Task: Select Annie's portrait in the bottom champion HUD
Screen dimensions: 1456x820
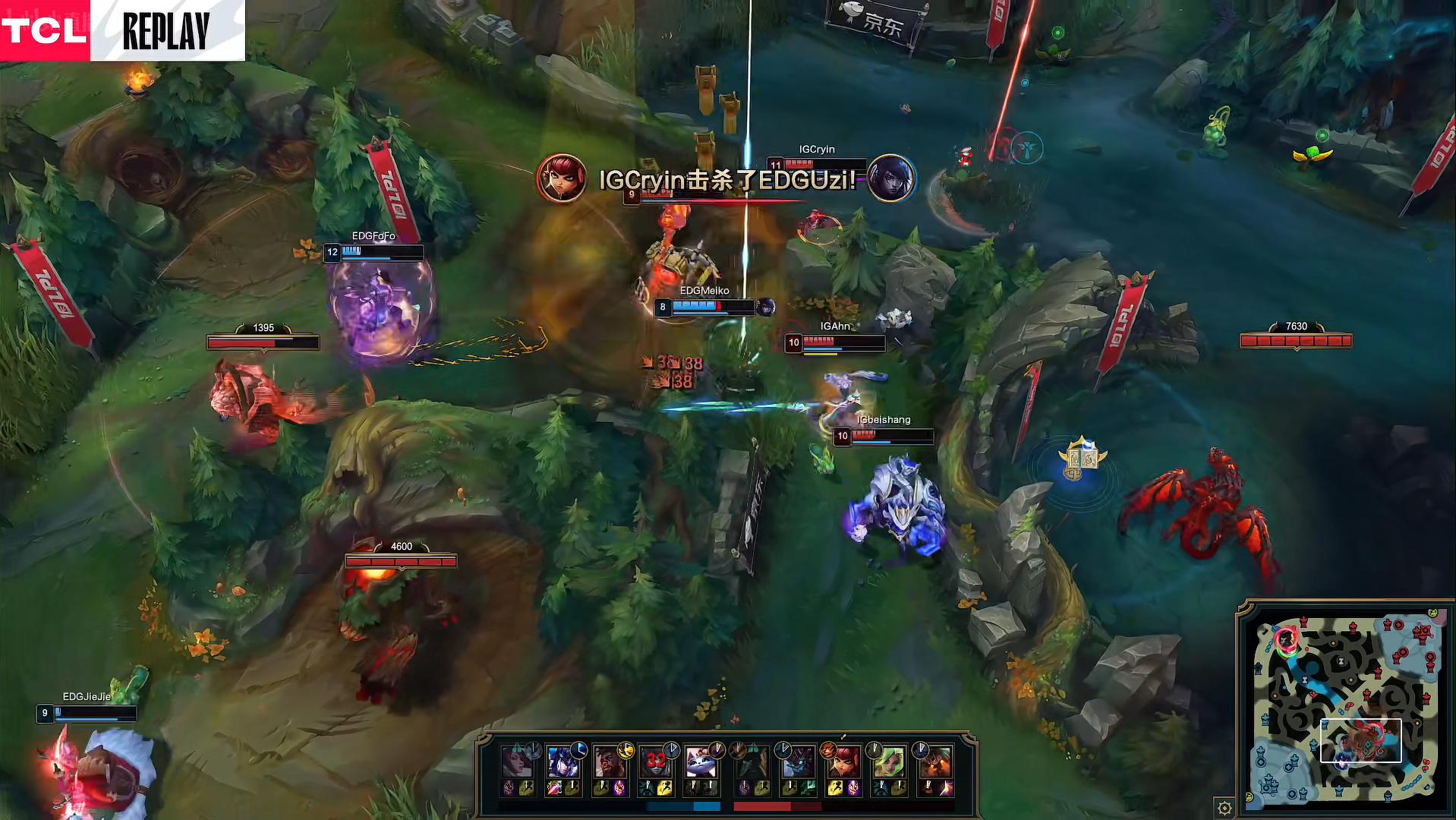Action: 845,760
